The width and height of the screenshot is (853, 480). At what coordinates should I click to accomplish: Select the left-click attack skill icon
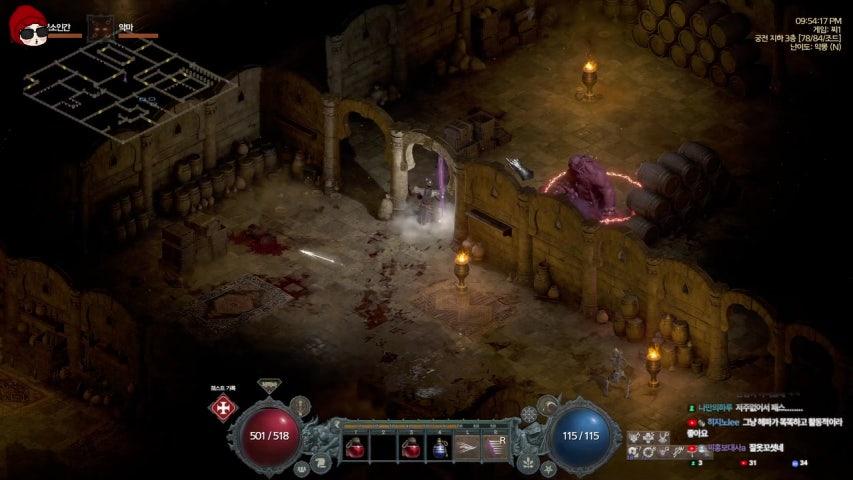pos(466,448)
